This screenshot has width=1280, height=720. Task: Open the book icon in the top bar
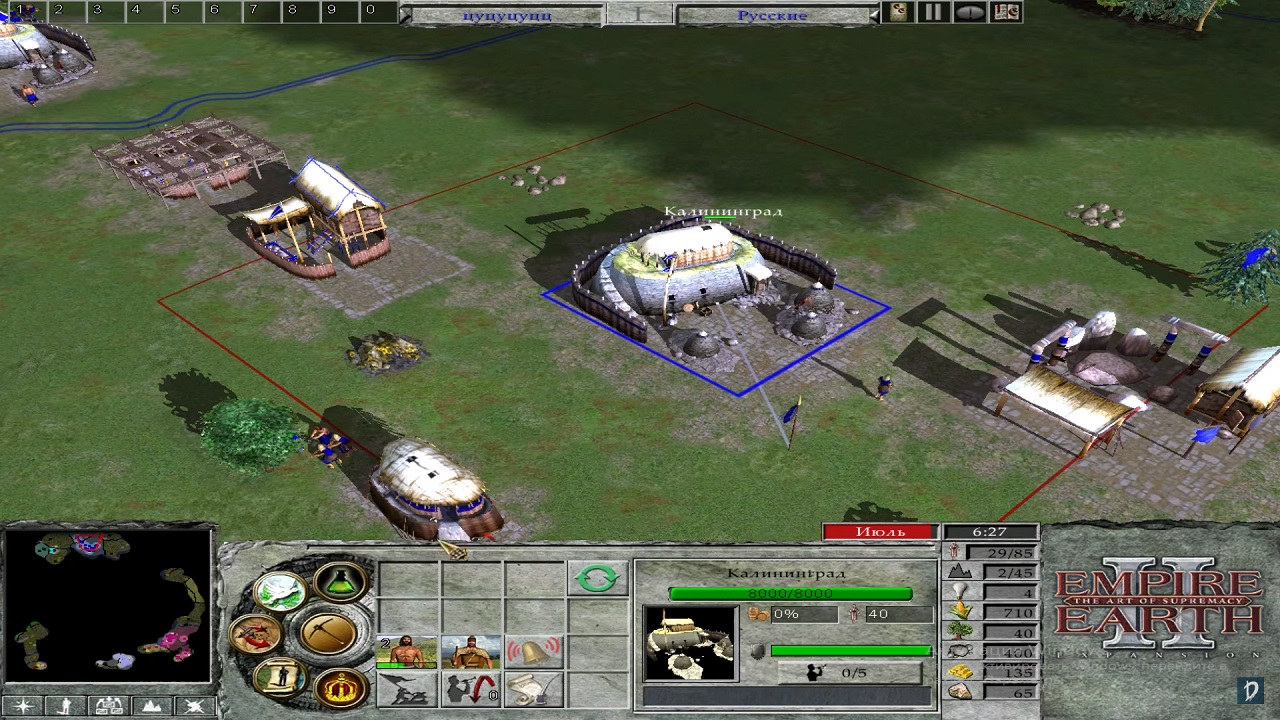pyautogui.click(x=1006, y=12)
